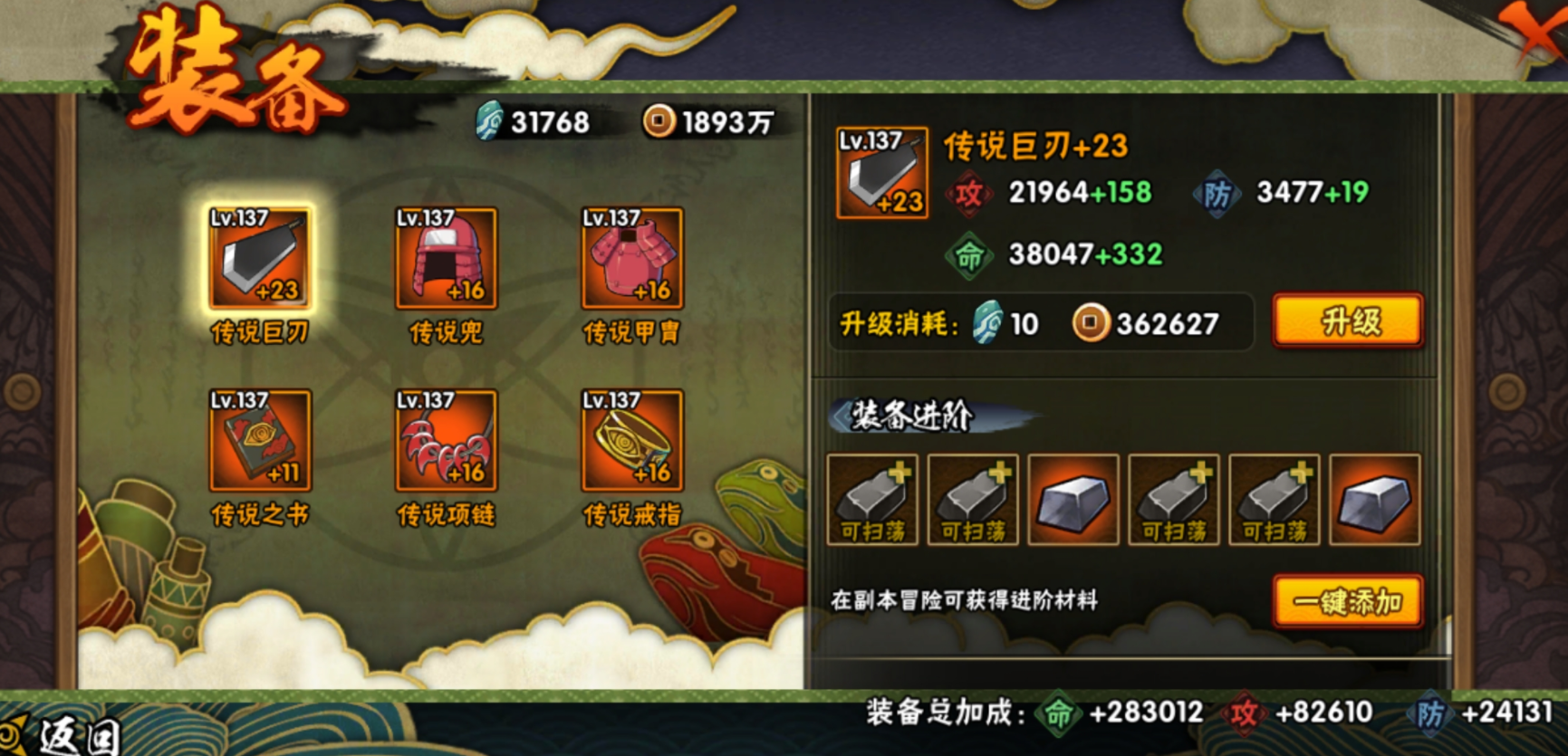
Task: Select the 传说兜 helmet icon
Action: coord(443,263)
